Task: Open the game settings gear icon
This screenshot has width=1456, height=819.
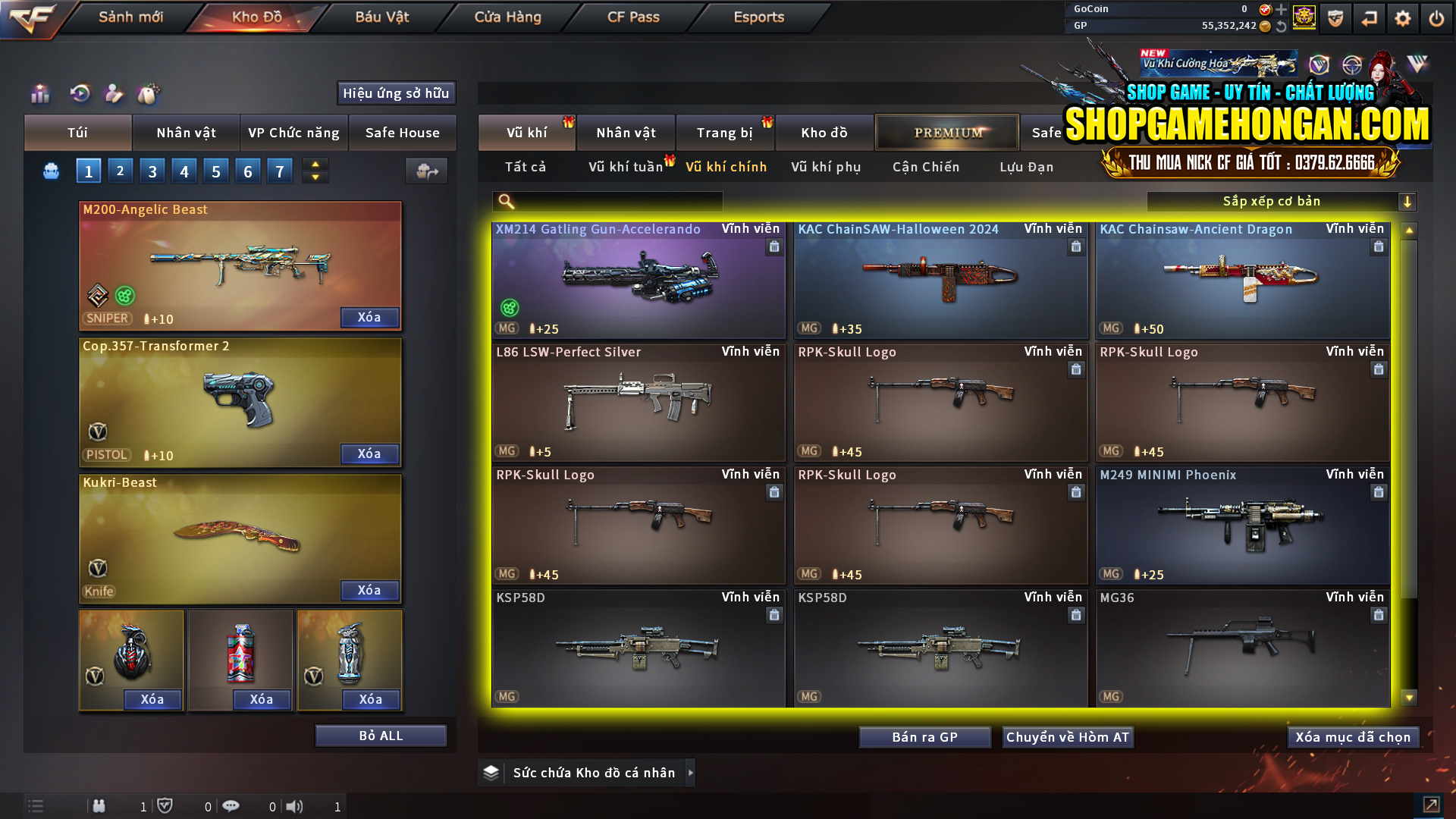Action: click(1402, 17)
